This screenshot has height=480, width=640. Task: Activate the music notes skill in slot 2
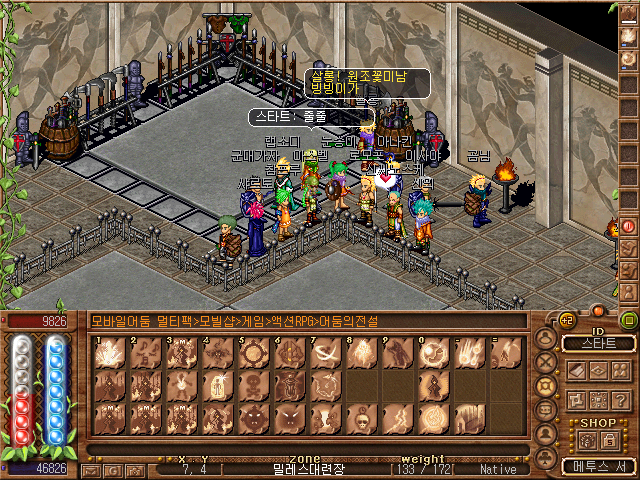[146, 354]
